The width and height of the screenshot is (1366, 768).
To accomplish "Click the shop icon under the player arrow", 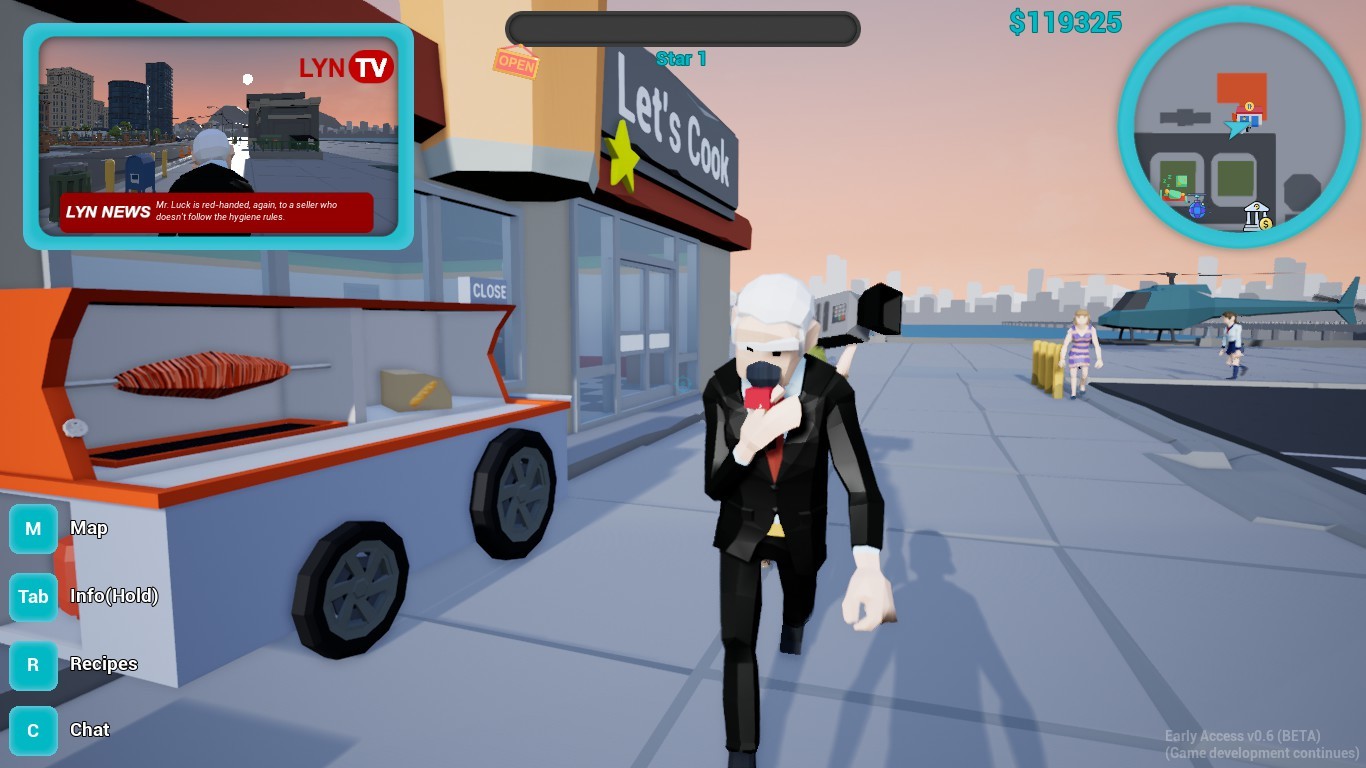I will [x=1249, y=118].
